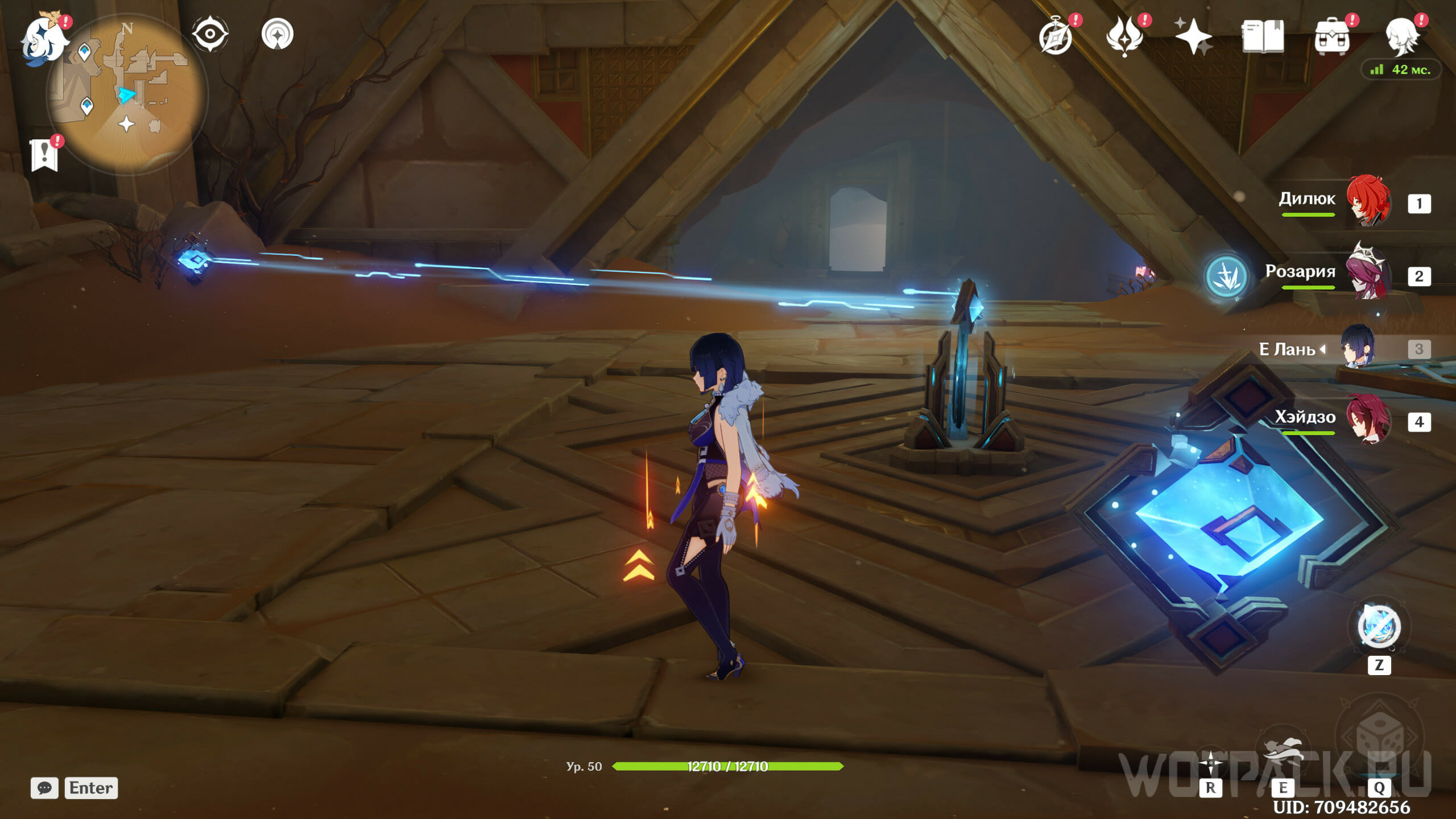The image size is (1456, 819).
Task: Switch to party member Дилюк
Action: click(1368, 201)
